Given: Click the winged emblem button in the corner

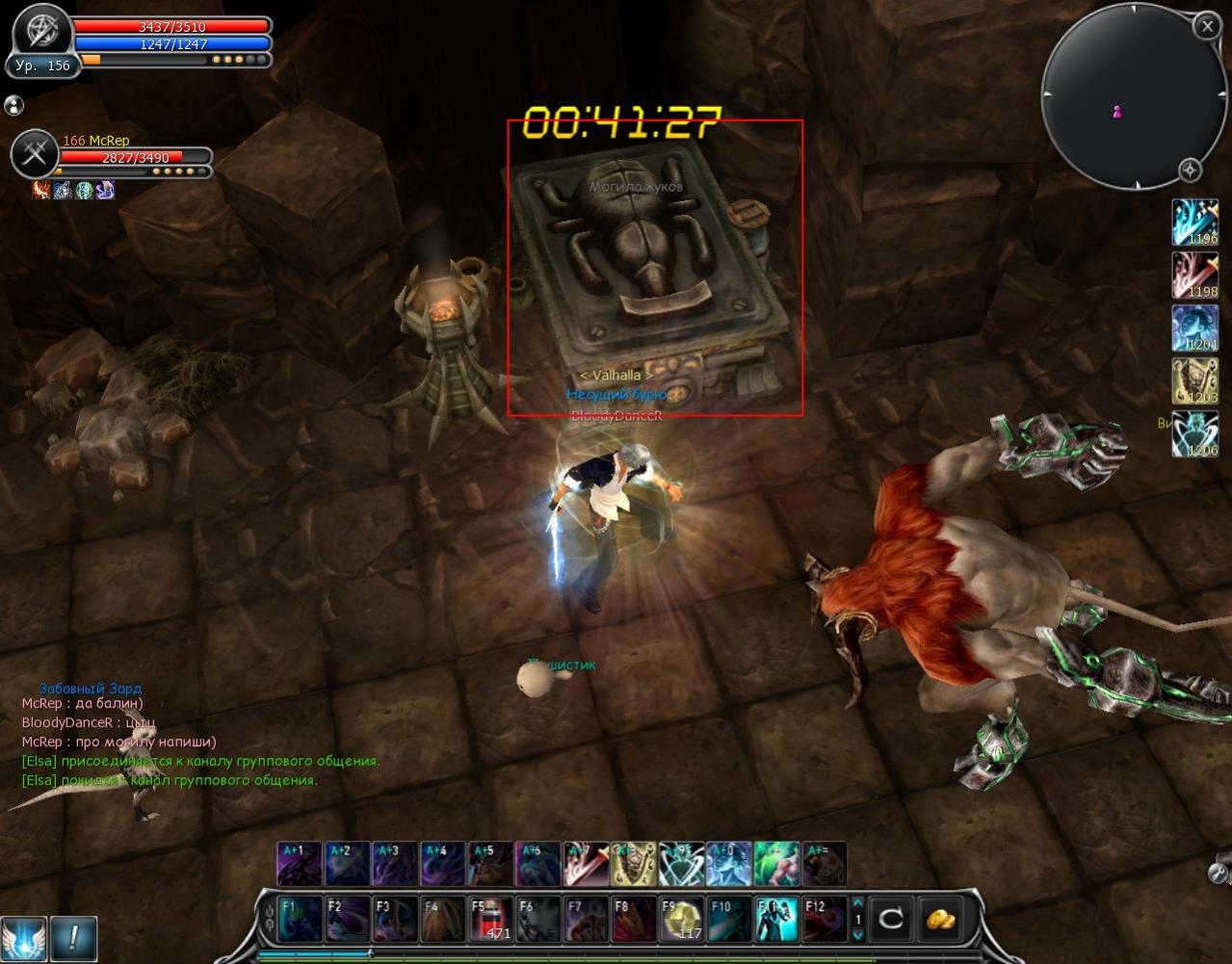Looking at the screenshot, I should point(22,937).
